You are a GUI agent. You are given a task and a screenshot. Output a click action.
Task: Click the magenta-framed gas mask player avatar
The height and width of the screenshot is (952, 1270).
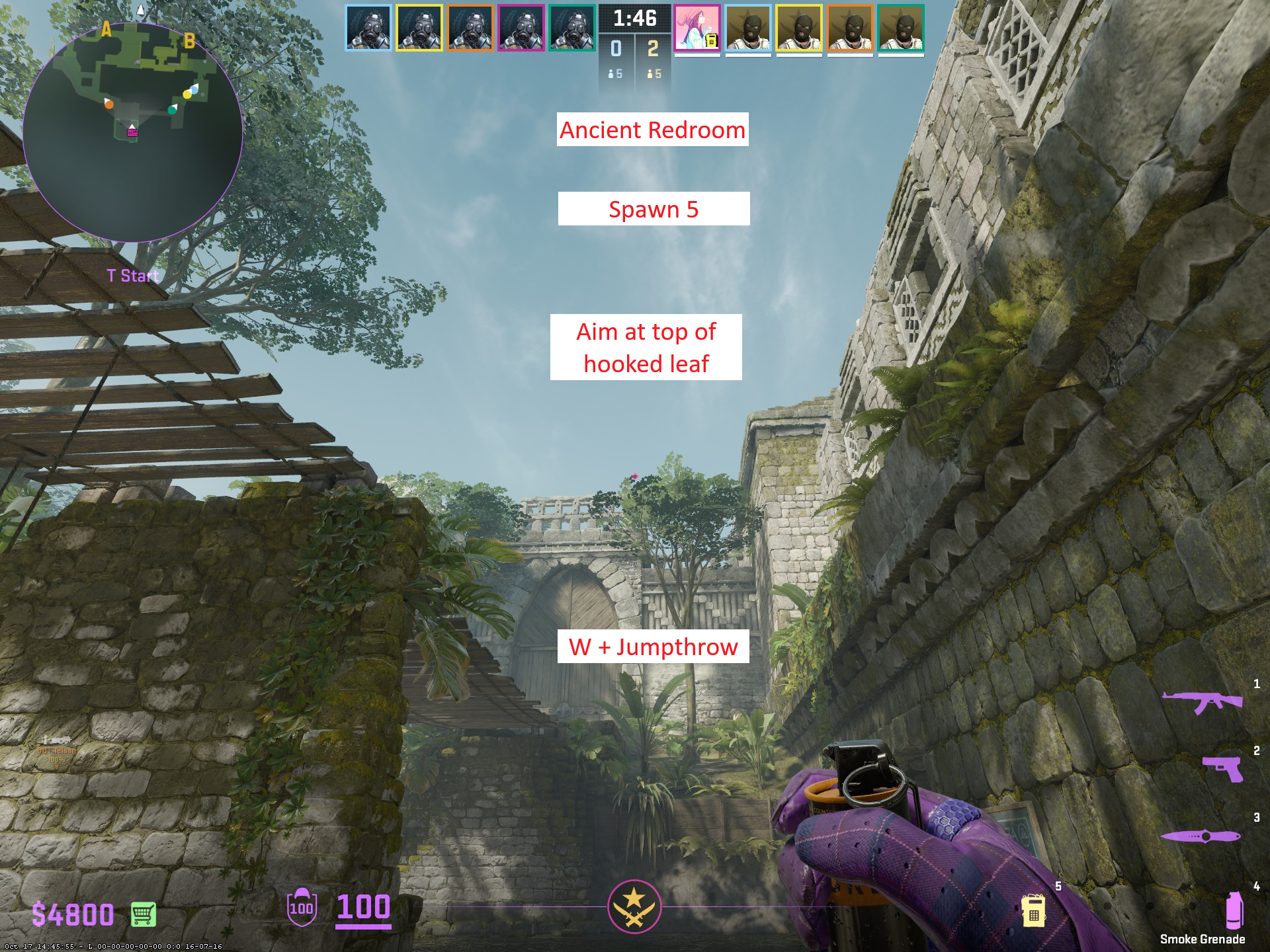(x=521, y=28)
